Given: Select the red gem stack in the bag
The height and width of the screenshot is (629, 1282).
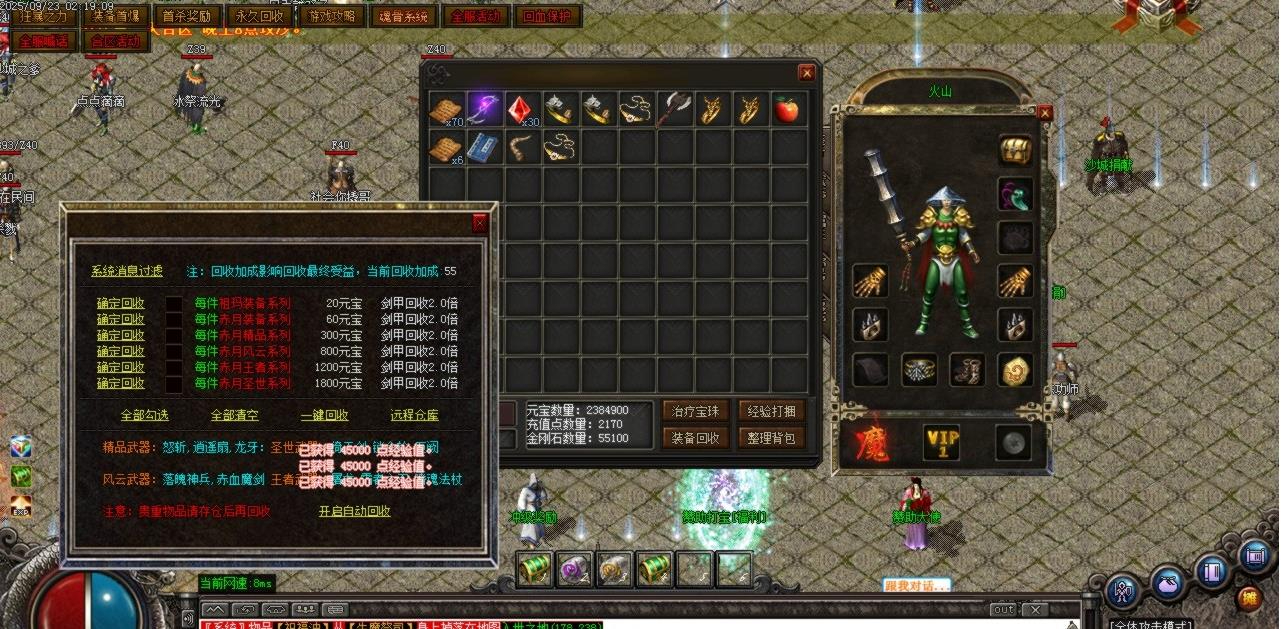Looking at the screenshot, I should point(523,109).
